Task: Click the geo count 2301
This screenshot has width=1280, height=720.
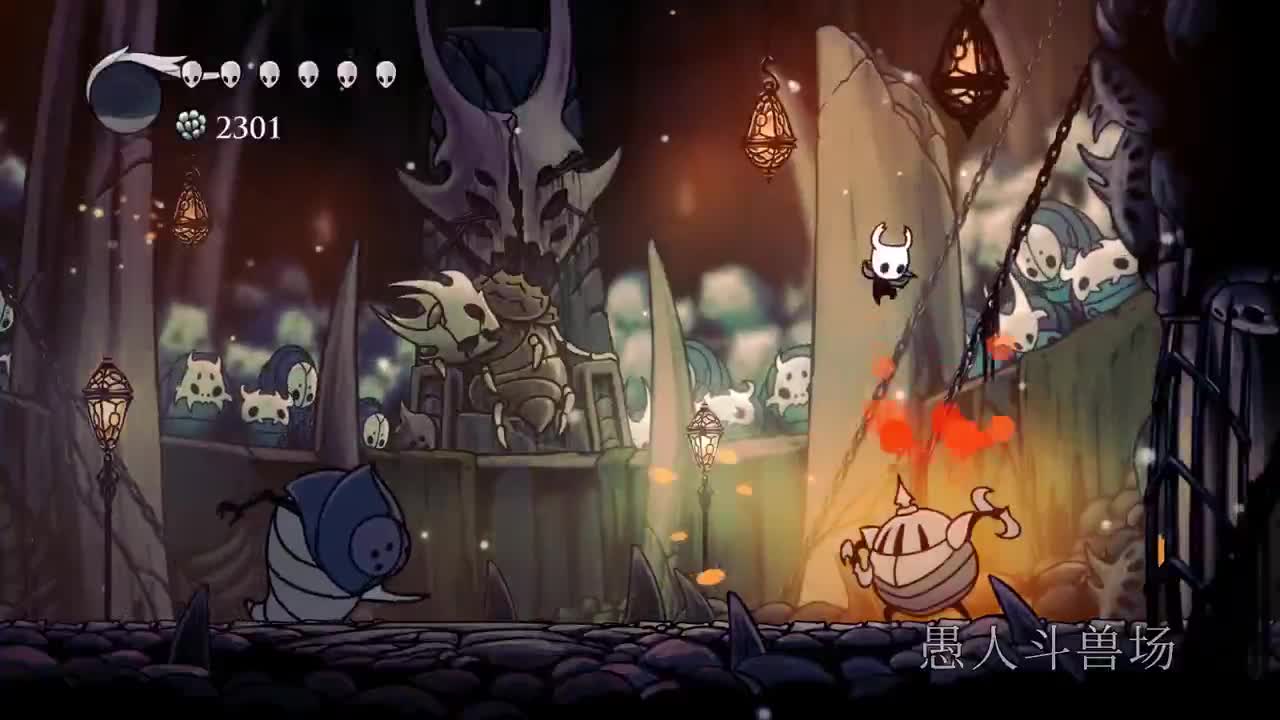Action: click(x=248, y=127)
